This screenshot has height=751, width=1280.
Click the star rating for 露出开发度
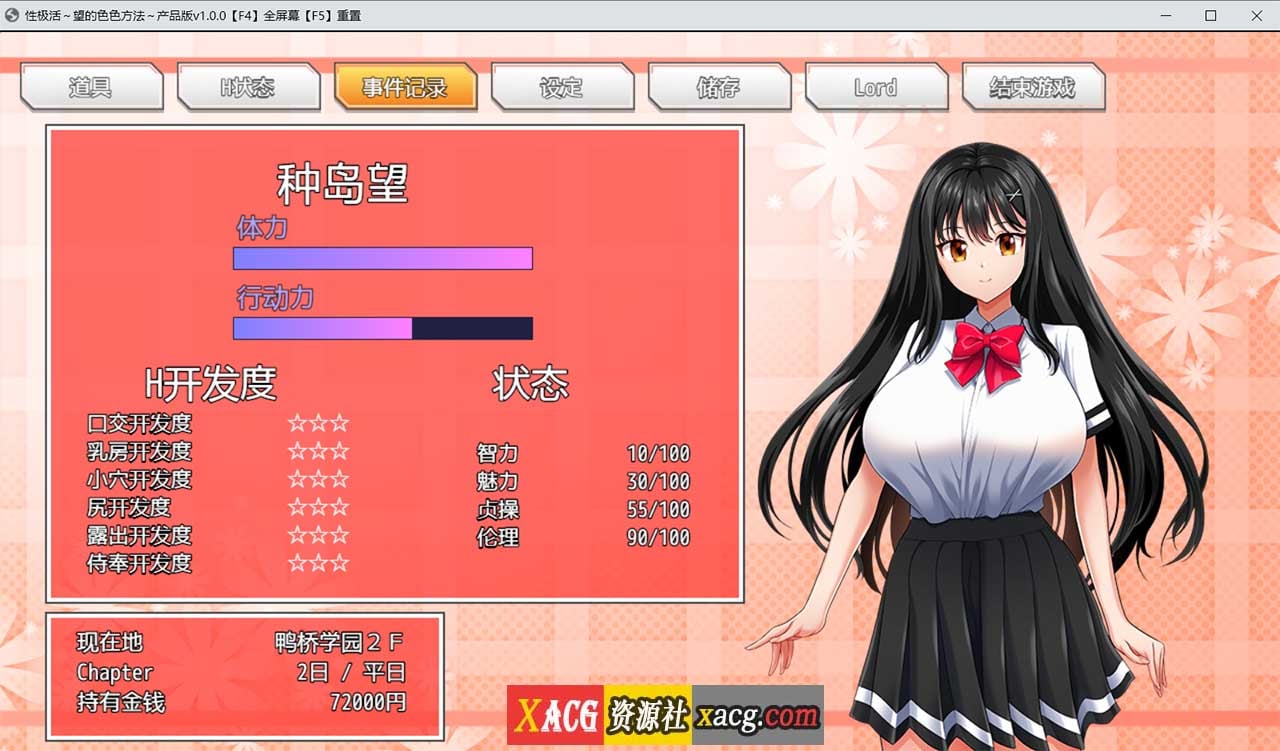coord(318,536)
